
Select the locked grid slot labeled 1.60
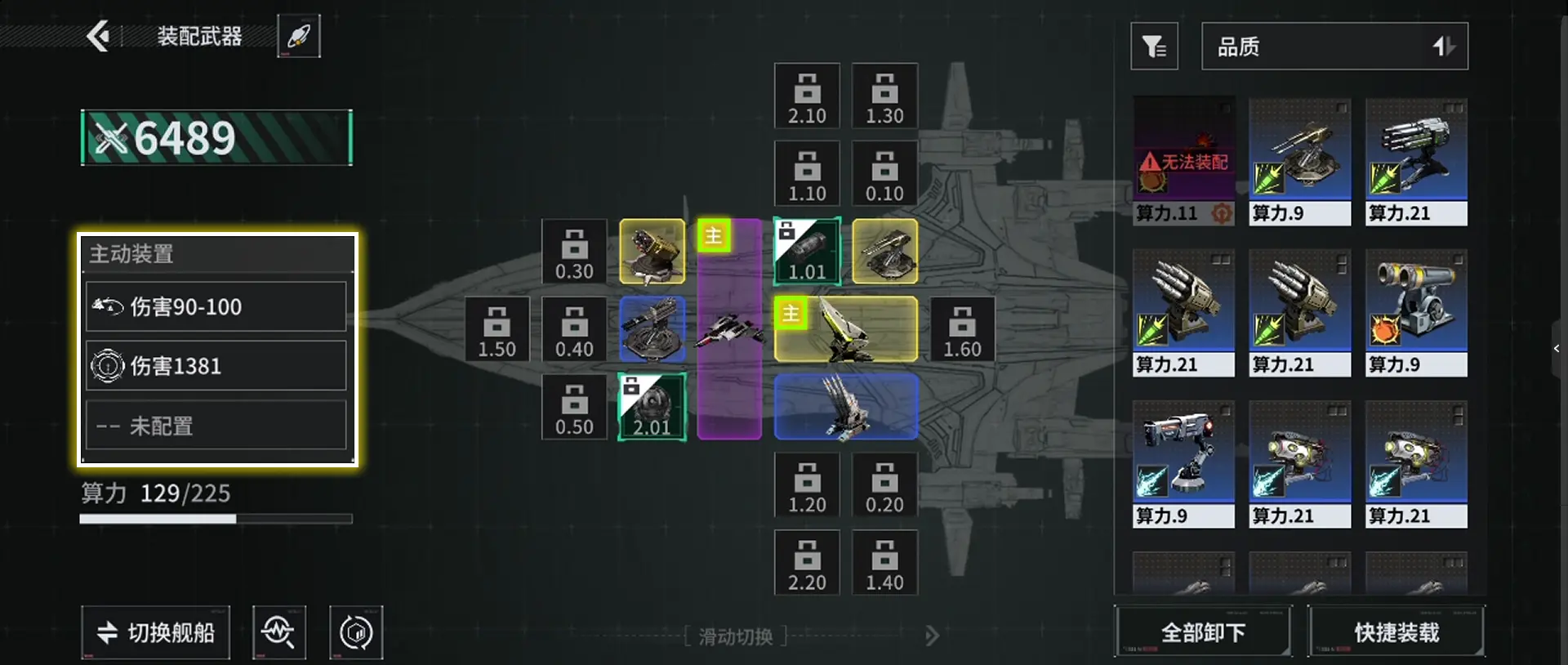[962, 329]
